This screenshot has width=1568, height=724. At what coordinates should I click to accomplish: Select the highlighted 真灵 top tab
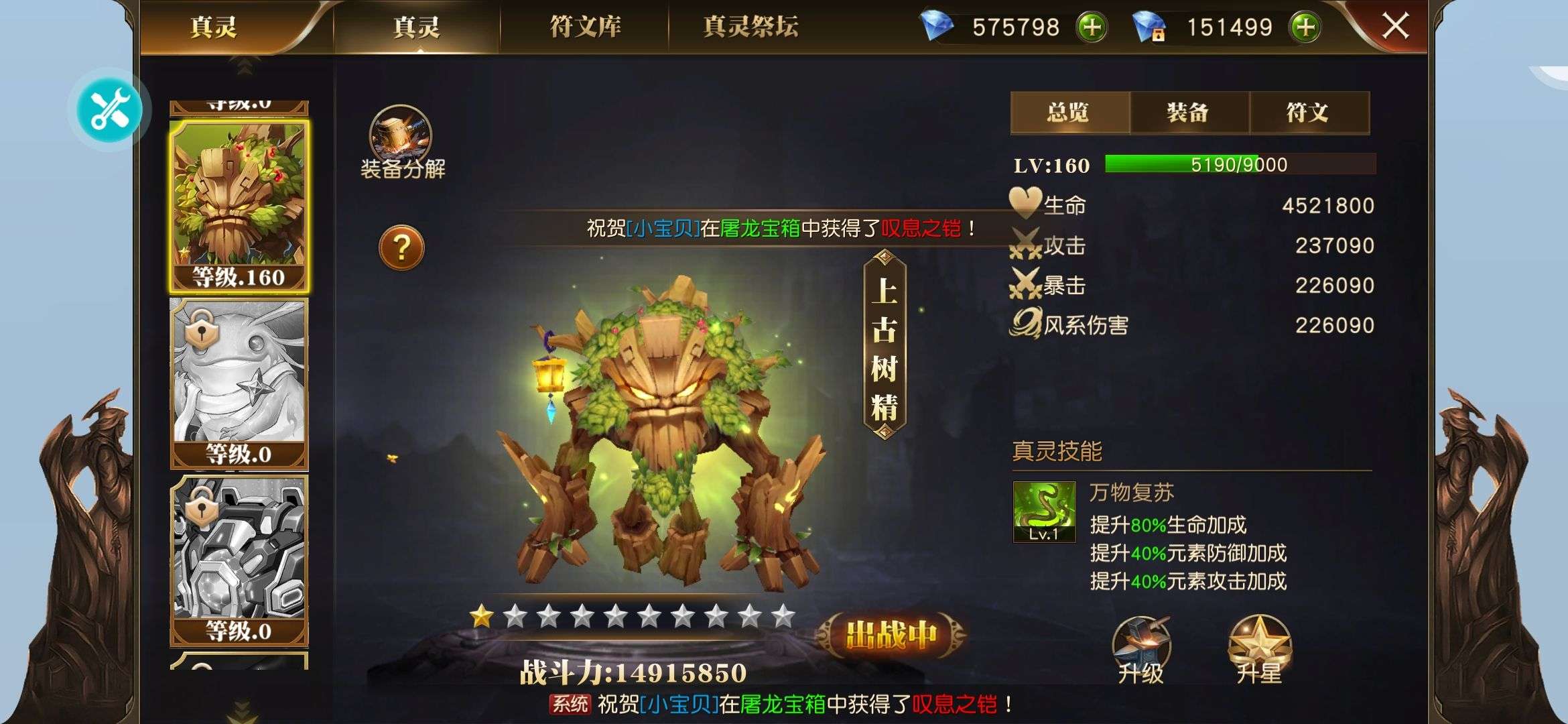[416, 27]
